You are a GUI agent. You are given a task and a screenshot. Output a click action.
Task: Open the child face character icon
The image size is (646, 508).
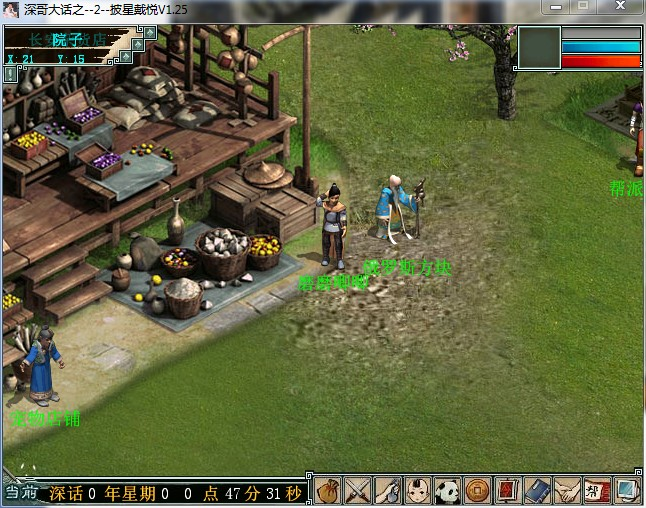(x=418, y=491)
